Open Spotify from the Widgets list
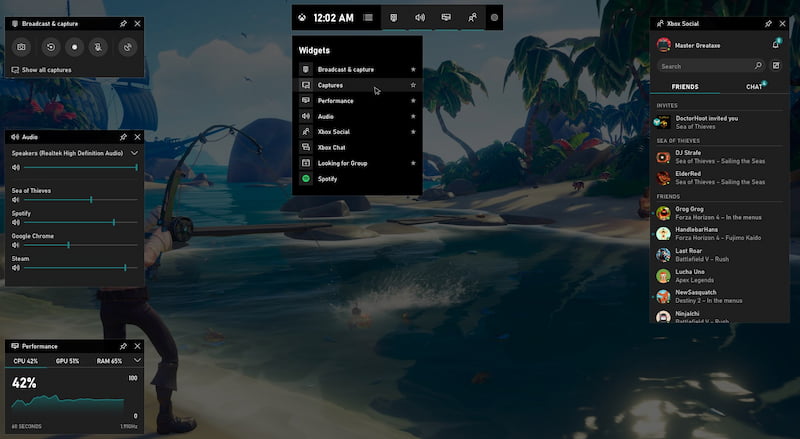The image size is (800, 439). [x=327, y=179]
